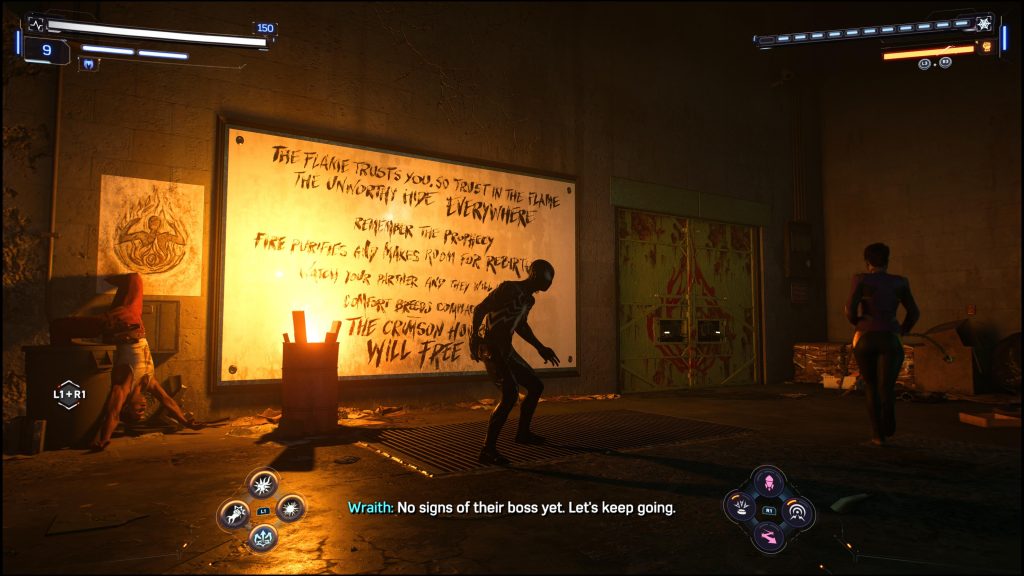Image resolution: width=1024 pixels, height=576 pixels.
Task: Activate the spiky burst ability at the wheel's top
Action: (263, 484)
